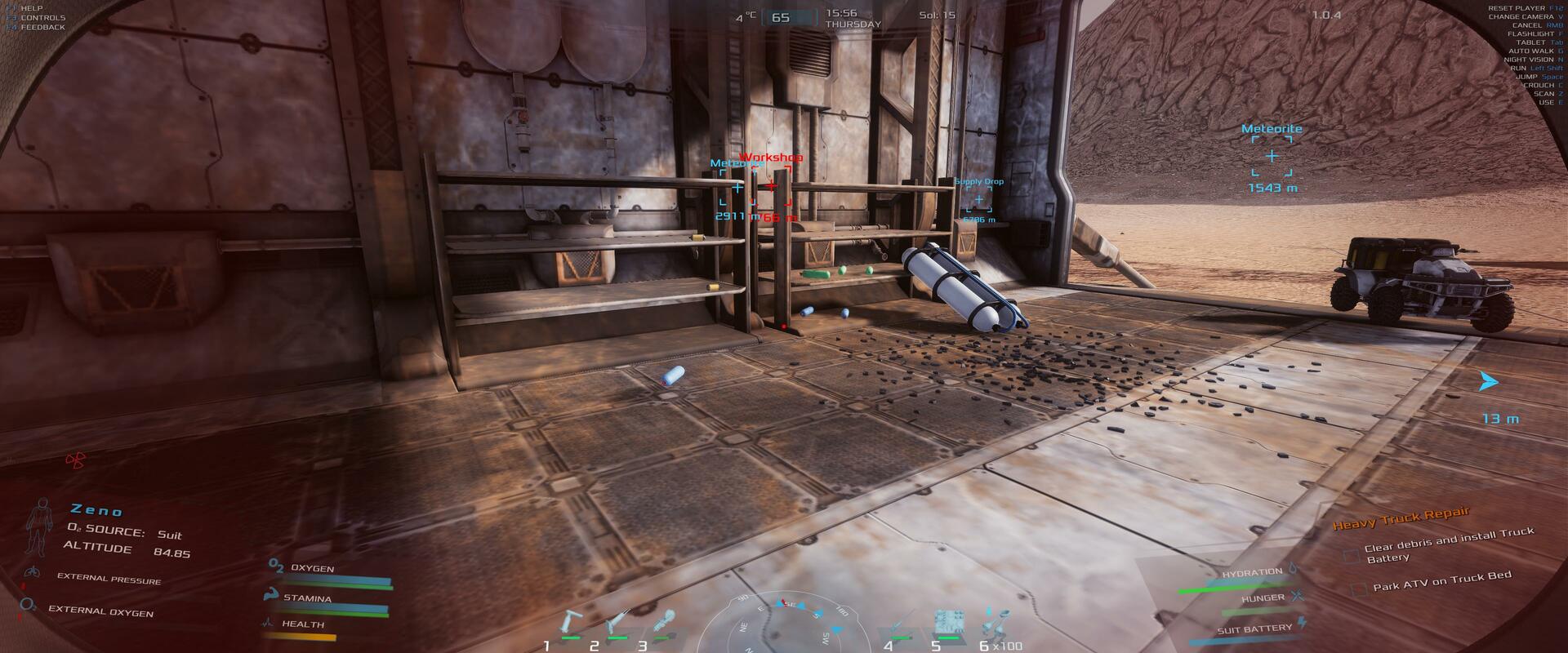Tick the Park ATV on Truck Bed checkbox
The height and width of the screenshot is (653, 1568).
point(1359,589)
